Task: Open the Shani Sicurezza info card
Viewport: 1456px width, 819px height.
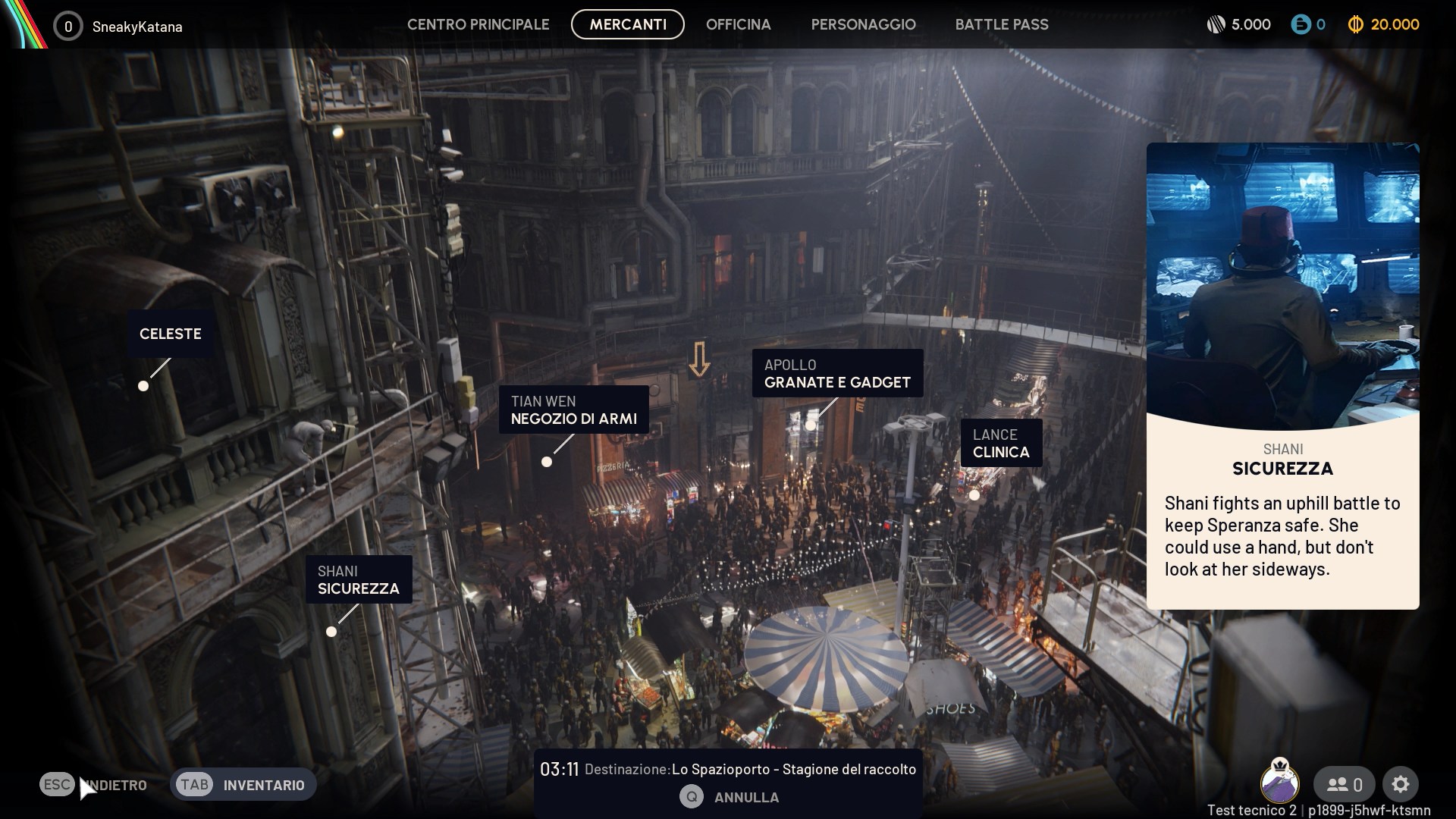Action: coord(1282,375)
